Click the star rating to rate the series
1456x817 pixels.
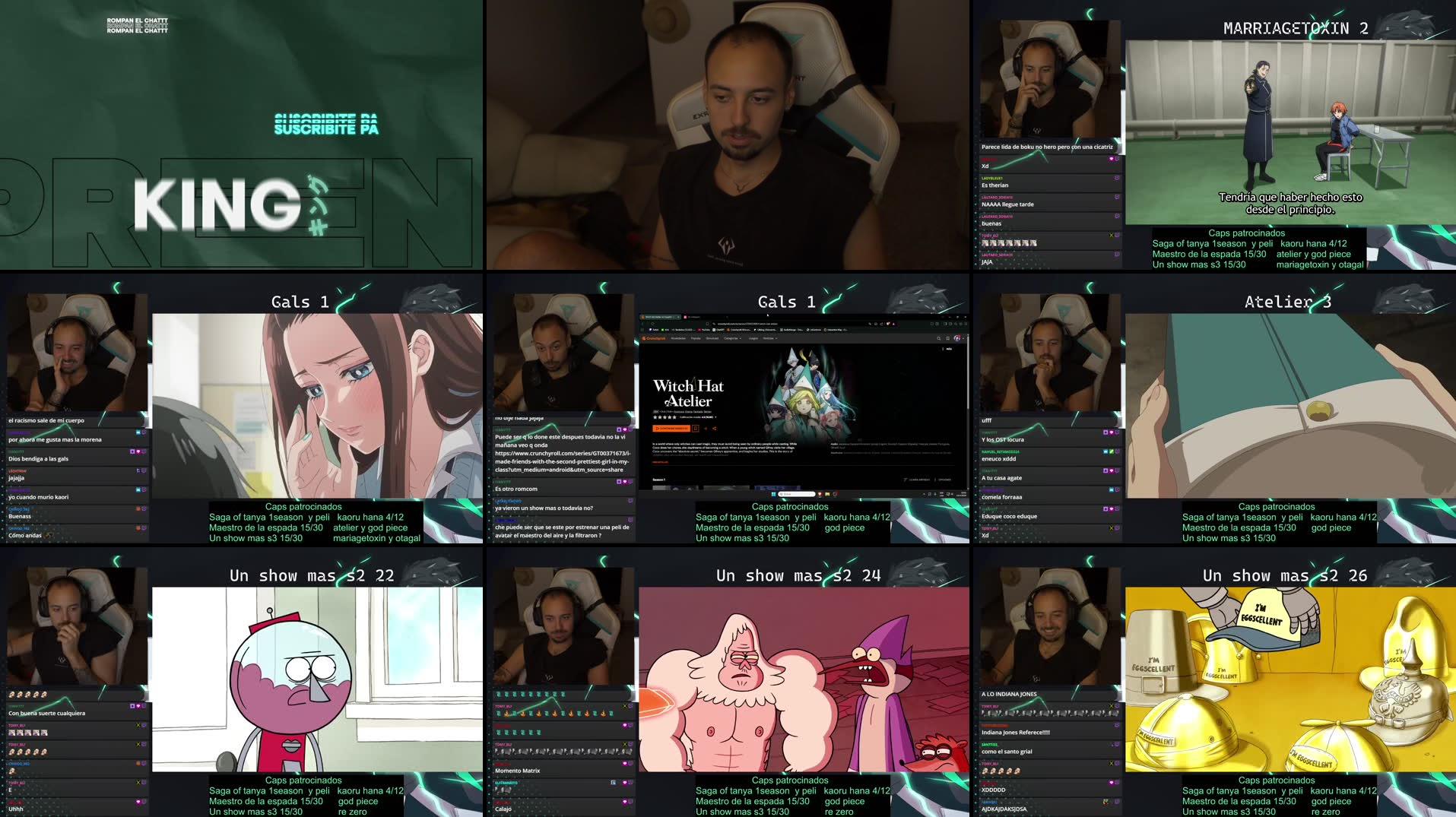pos(665,417)
